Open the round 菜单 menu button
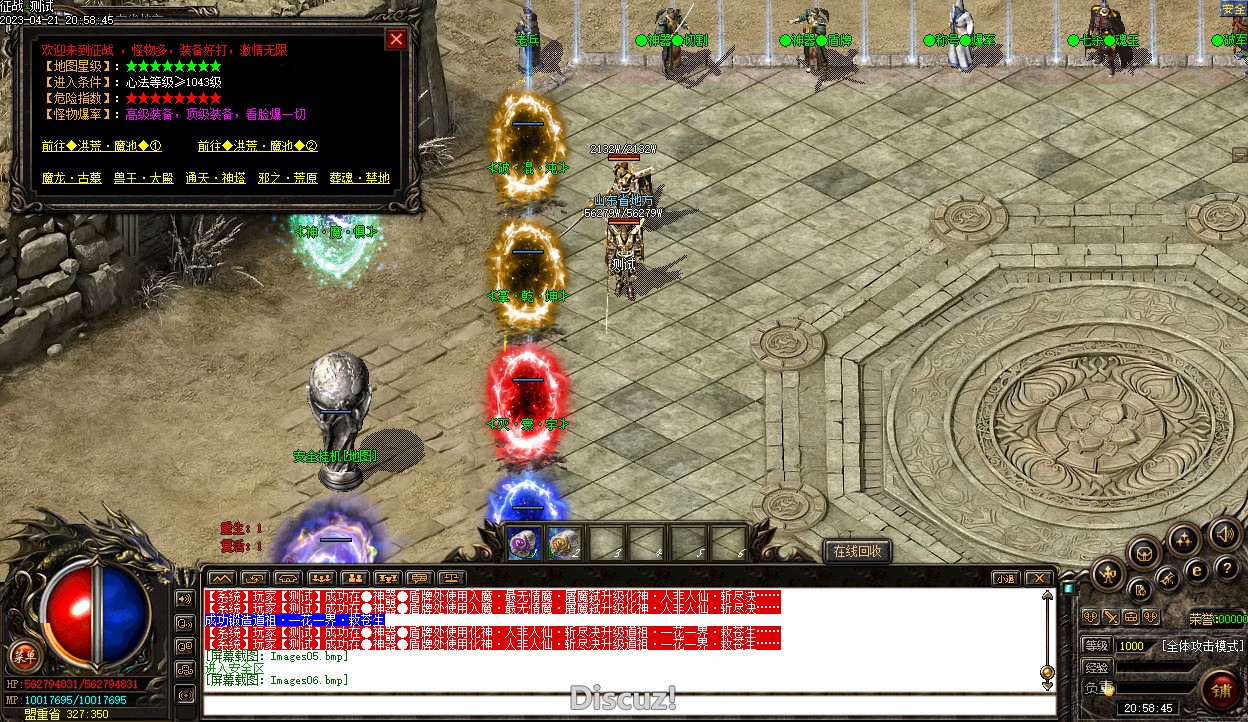This screenshot has width=1248, height=722. 22,657
